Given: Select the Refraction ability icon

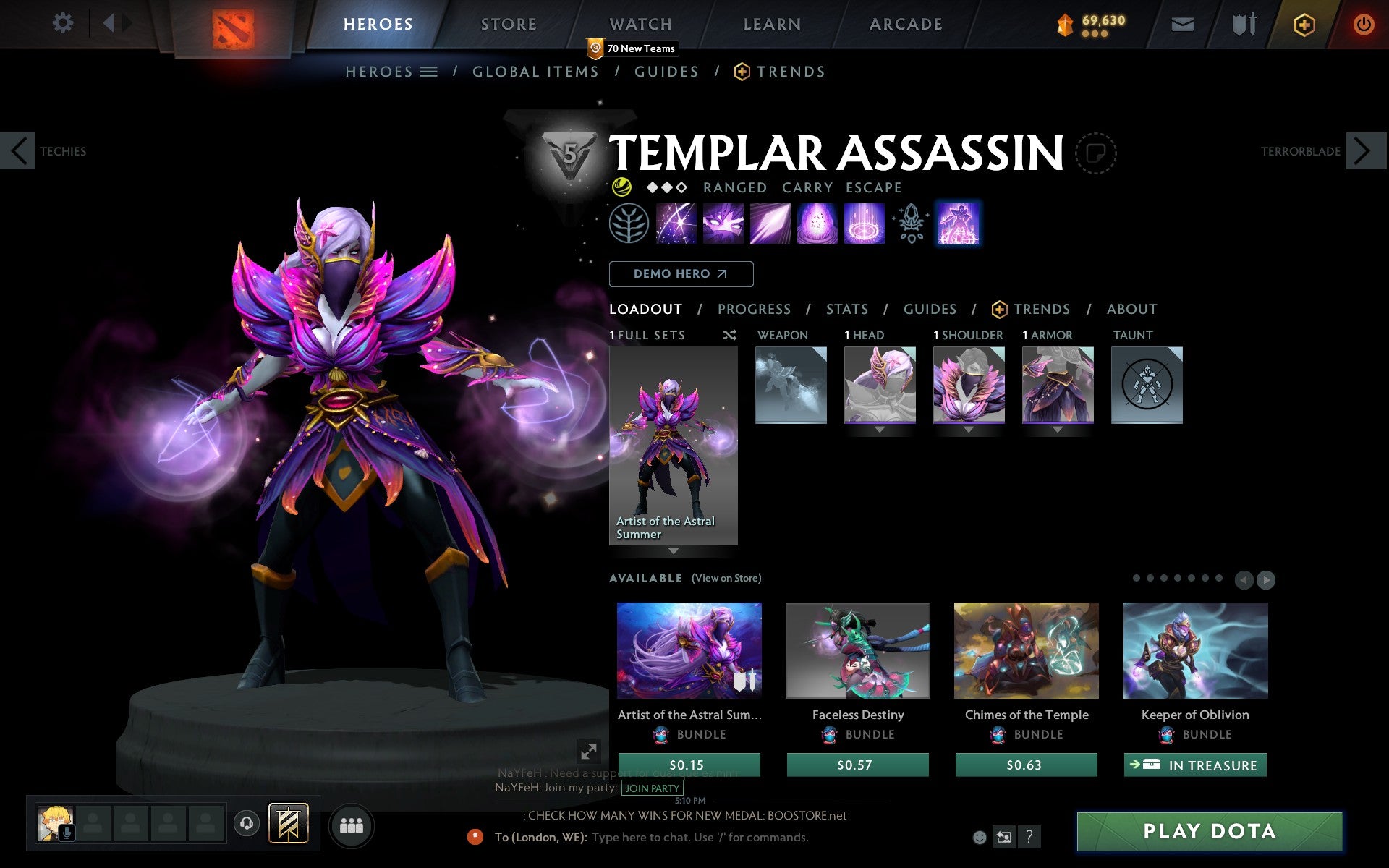Looking at the screenshot, I should [676, 223].
